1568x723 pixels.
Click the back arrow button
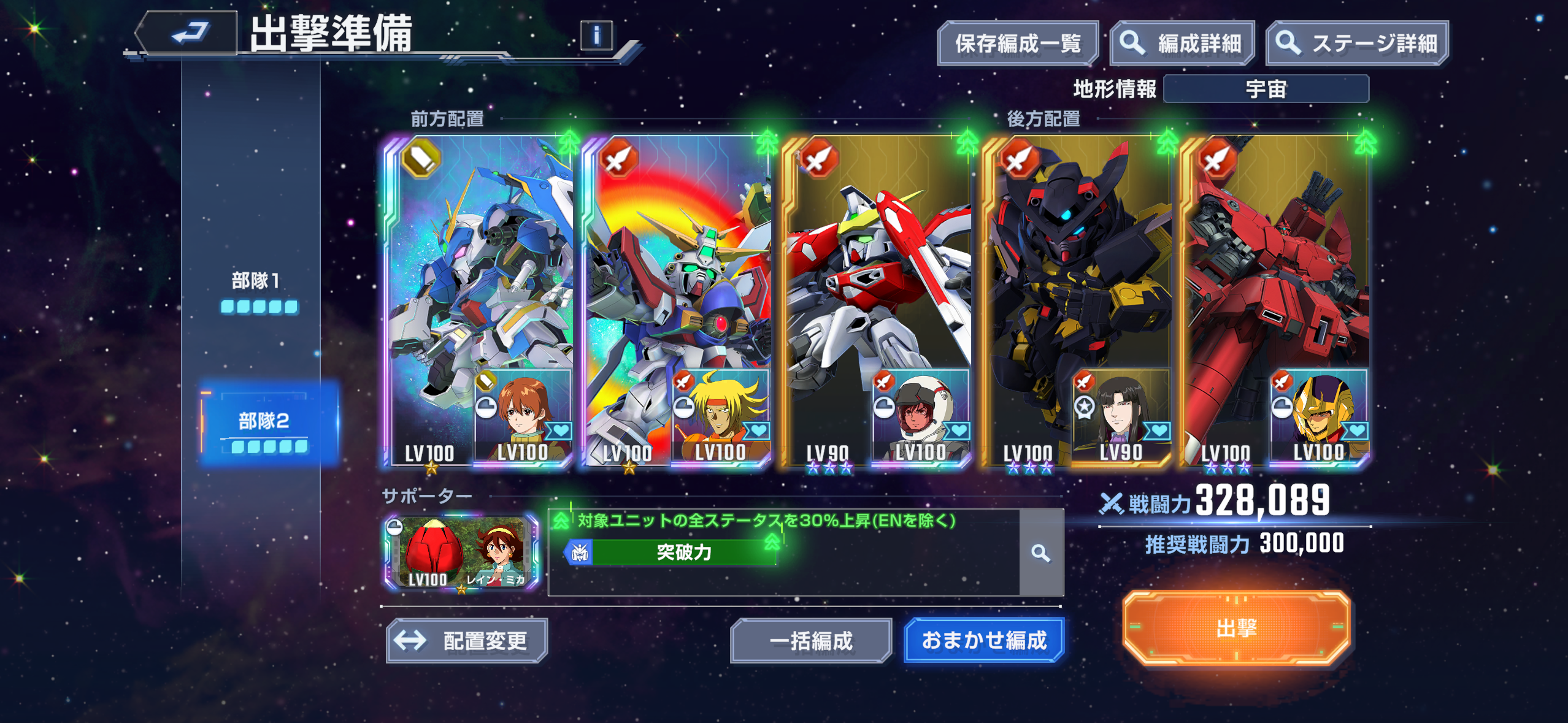point(189,33)
